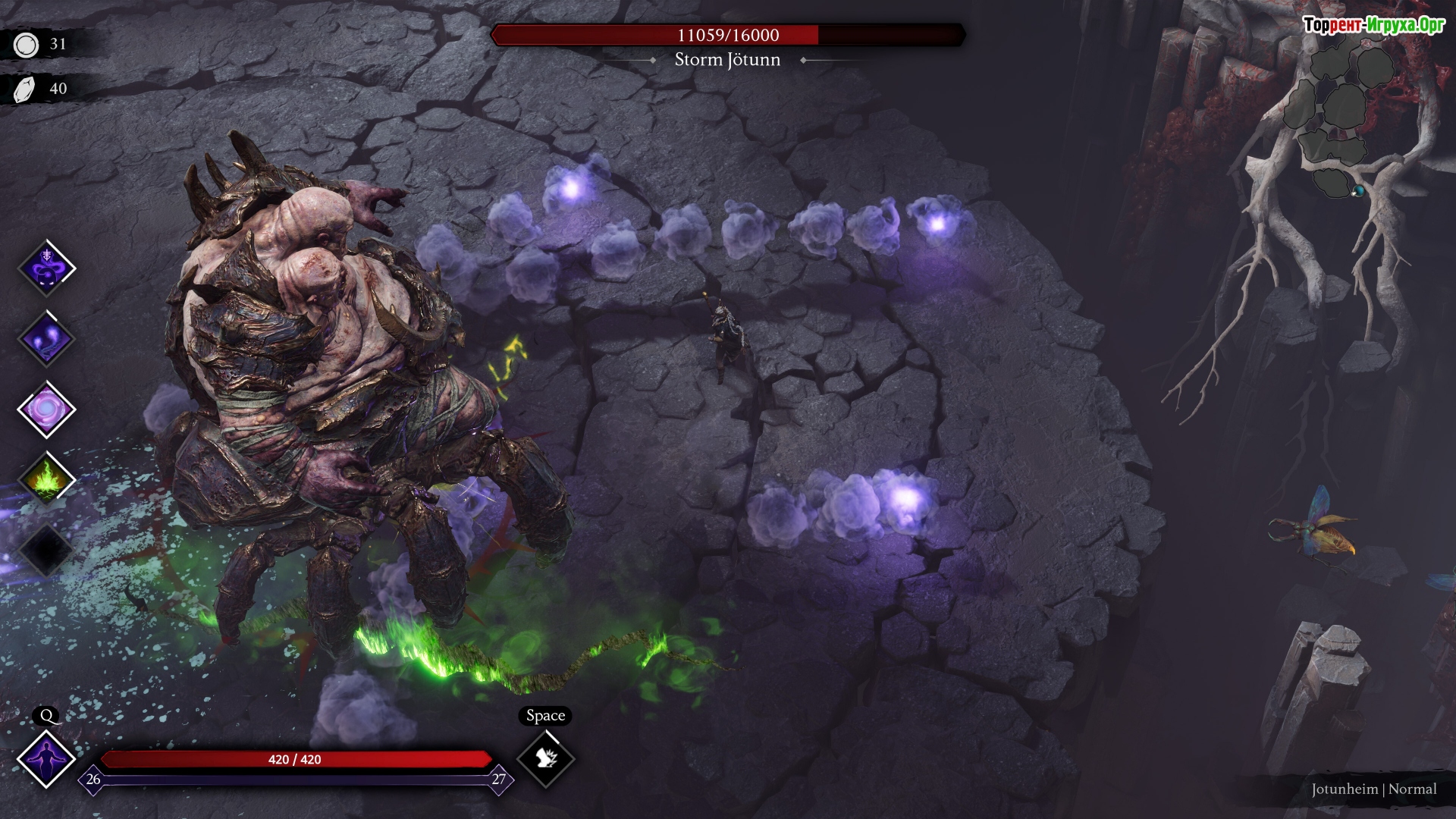Activate the purple serpent skull ability

pos(47,268)
